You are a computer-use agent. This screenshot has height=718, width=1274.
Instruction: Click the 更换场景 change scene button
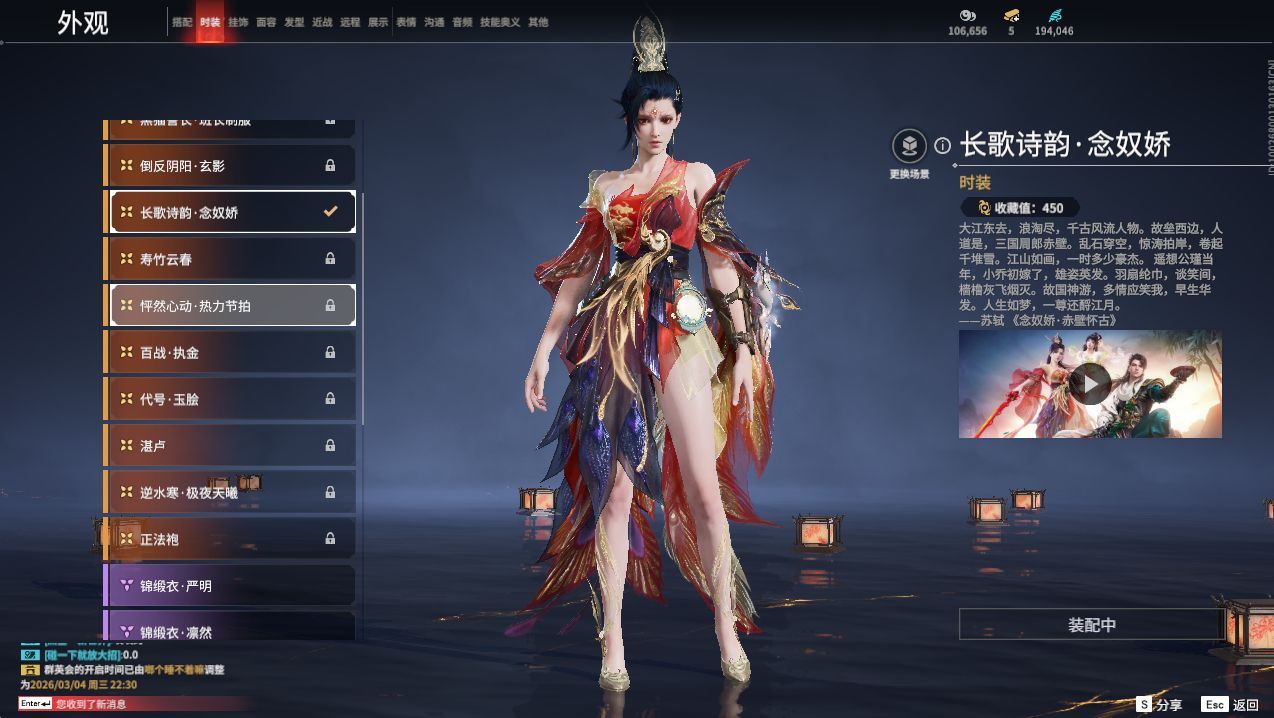[x=909, y=148]
